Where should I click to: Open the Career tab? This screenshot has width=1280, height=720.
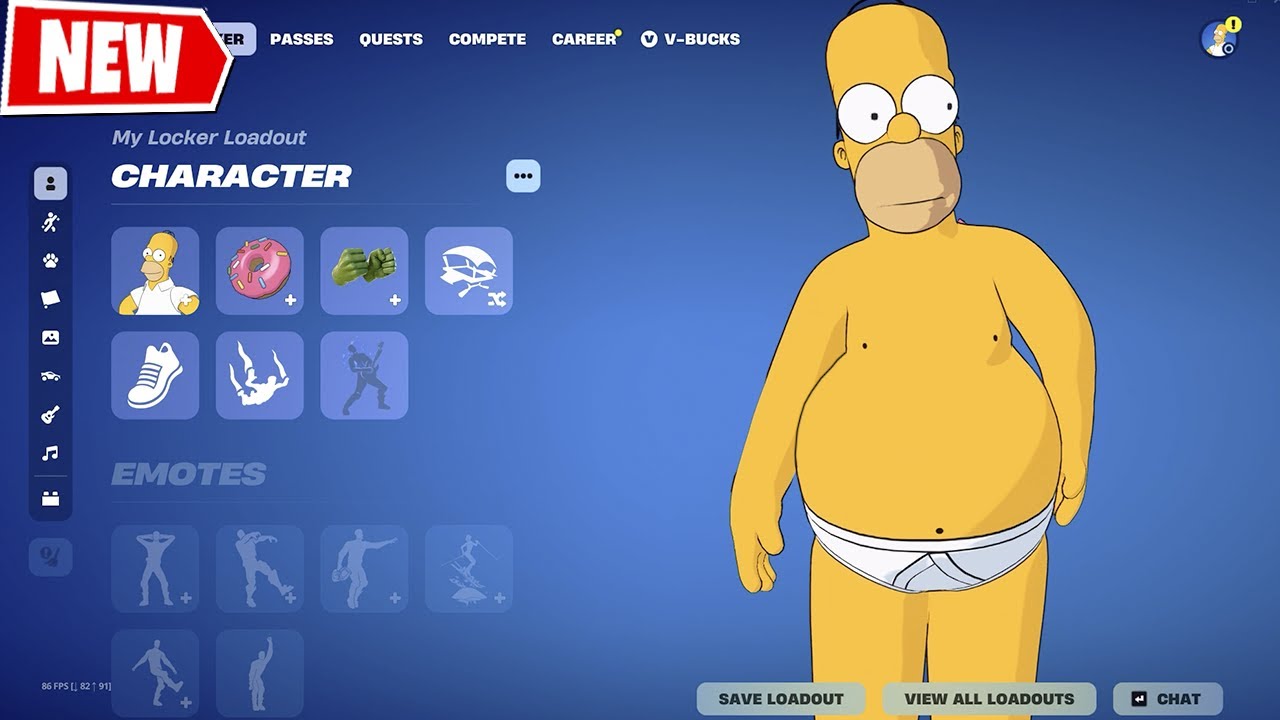coord(584,39)
